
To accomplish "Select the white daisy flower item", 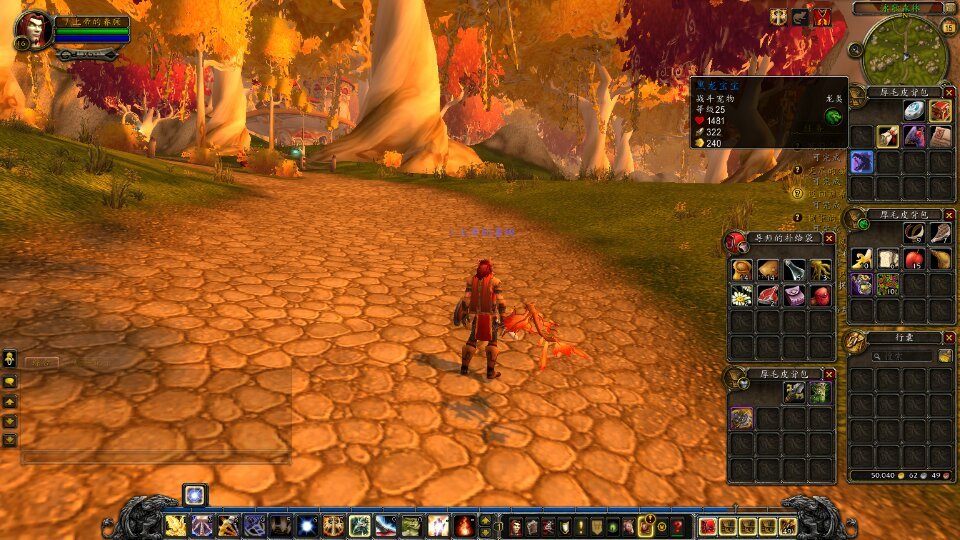I will [742, 295].
